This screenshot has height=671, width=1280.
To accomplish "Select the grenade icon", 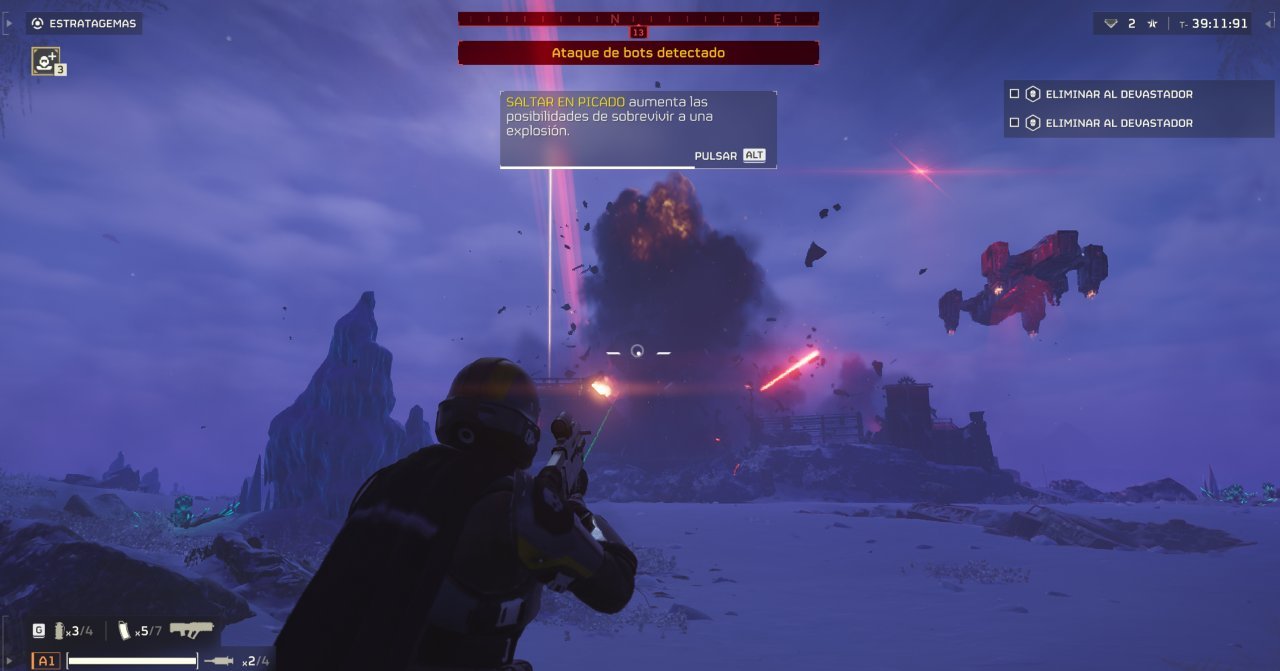I will tap(59, 630).
